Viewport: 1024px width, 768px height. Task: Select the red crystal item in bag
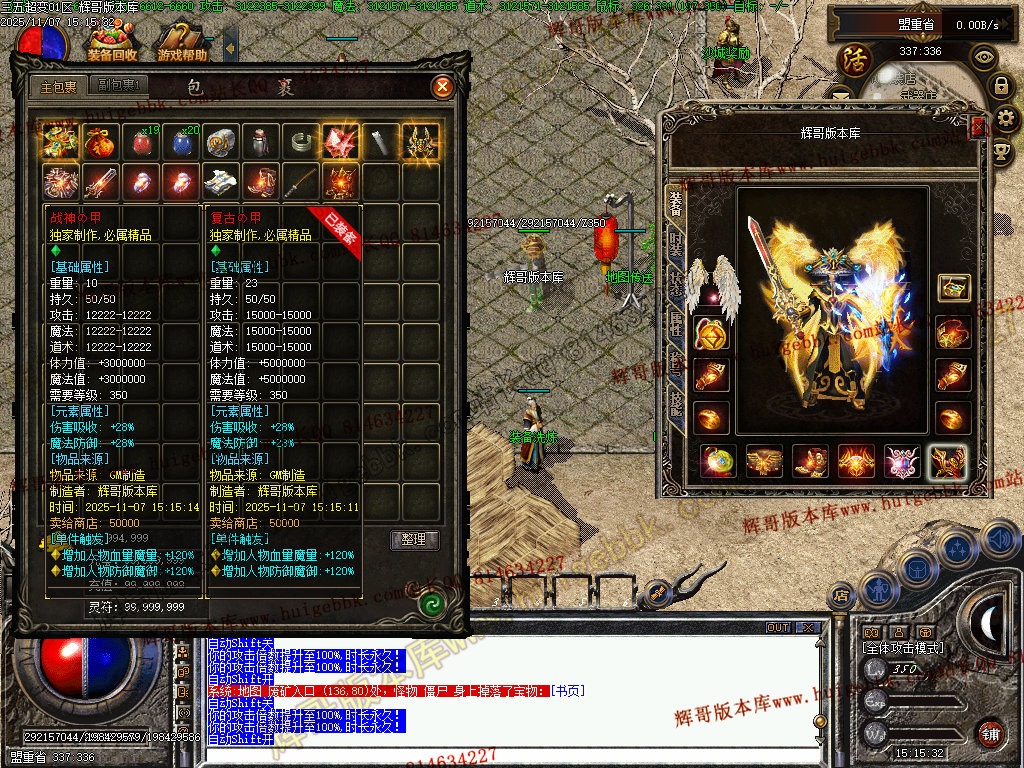tap(340, 142)
